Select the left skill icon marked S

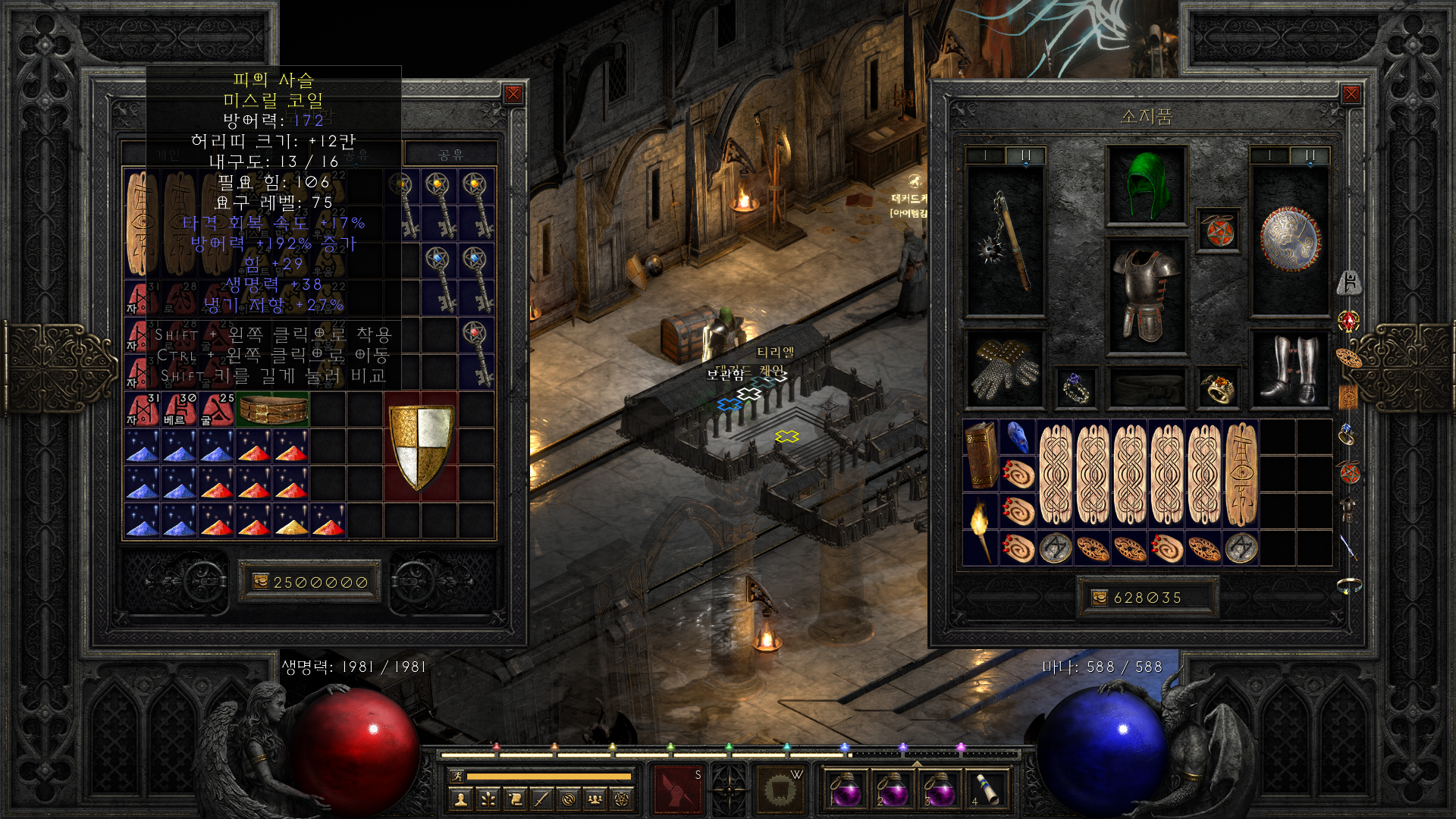(678, 789)
